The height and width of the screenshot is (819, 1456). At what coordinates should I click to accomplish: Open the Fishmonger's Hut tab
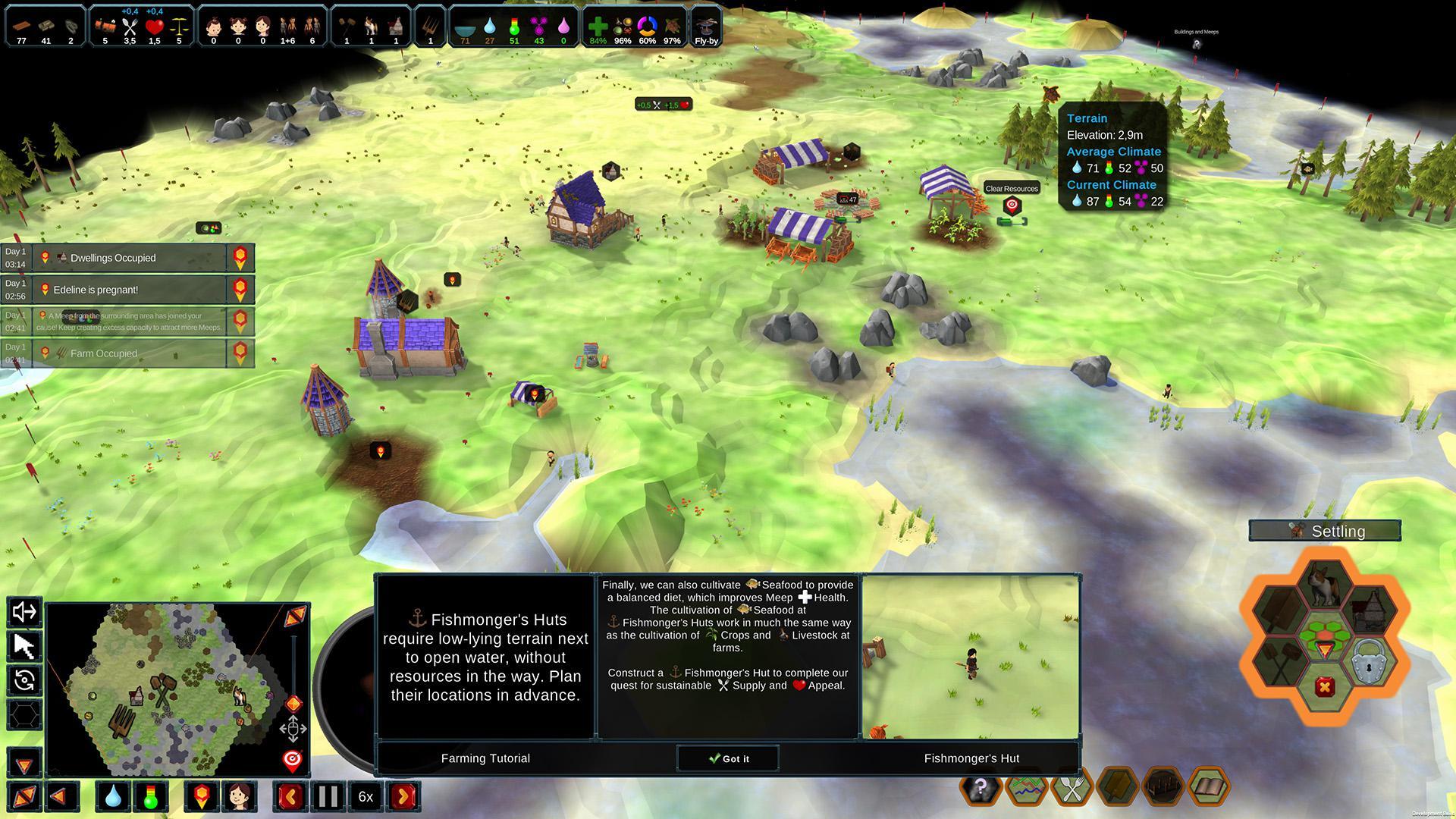971,758
